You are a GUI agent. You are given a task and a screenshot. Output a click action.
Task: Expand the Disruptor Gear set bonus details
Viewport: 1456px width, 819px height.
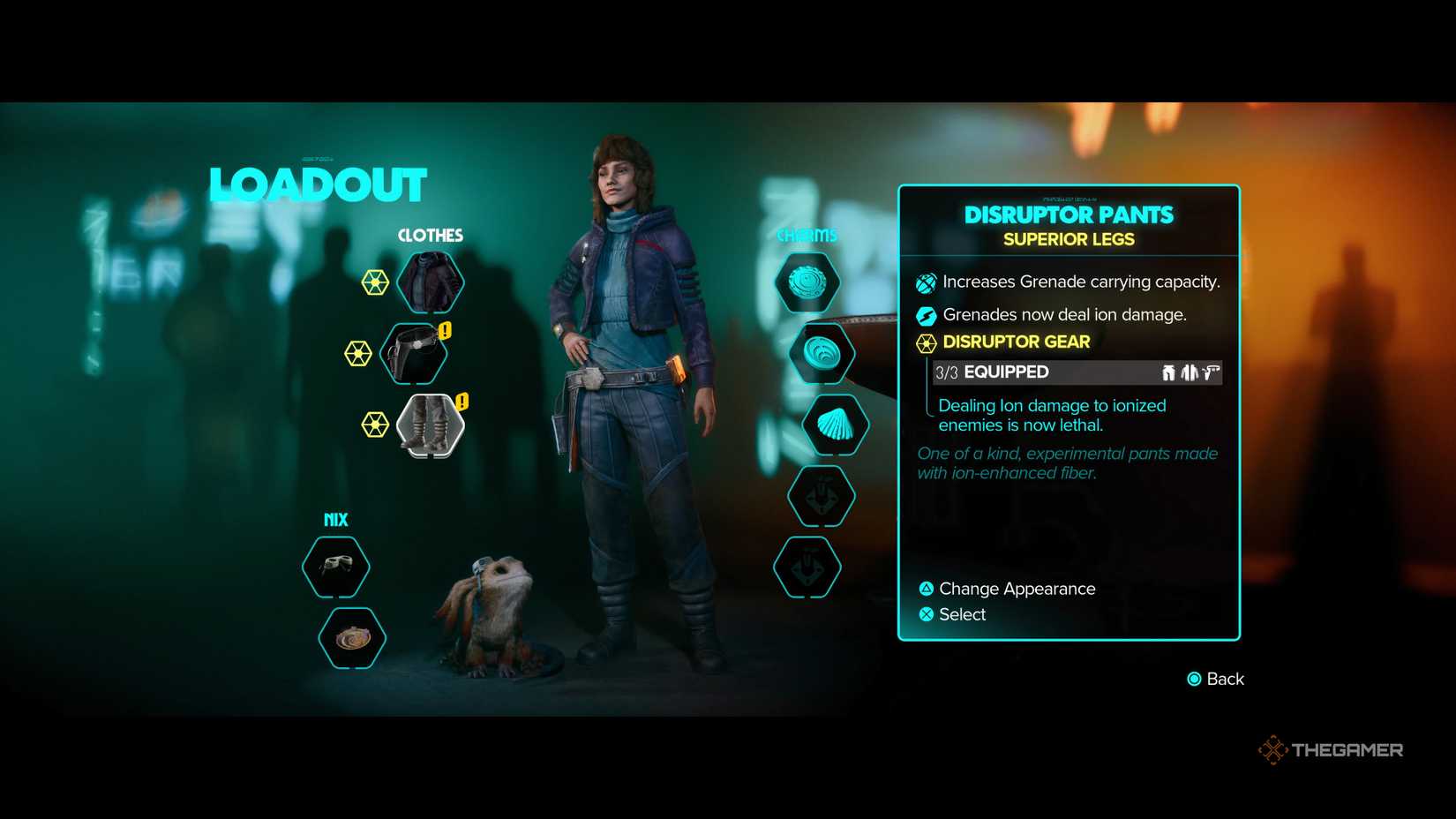click(1016, 342)
